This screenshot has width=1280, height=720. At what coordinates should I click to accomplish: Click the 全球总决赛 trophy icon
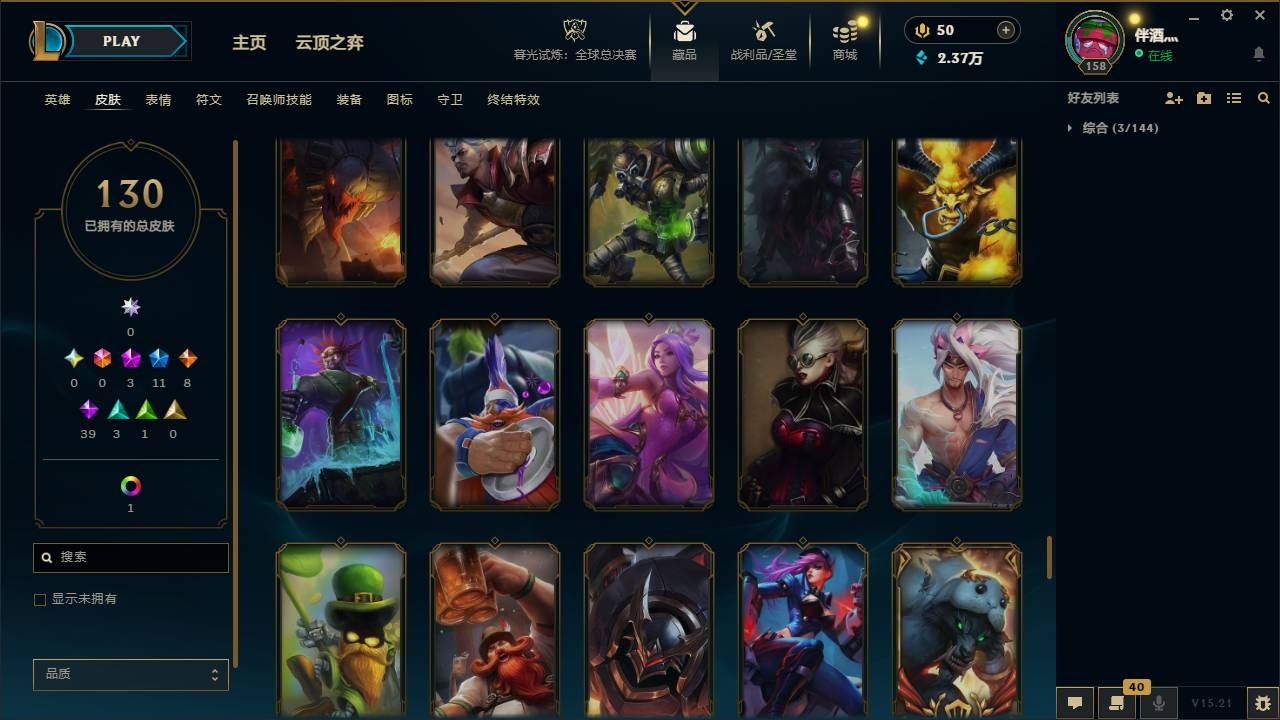pyautogui.click(x=574, y=30)
